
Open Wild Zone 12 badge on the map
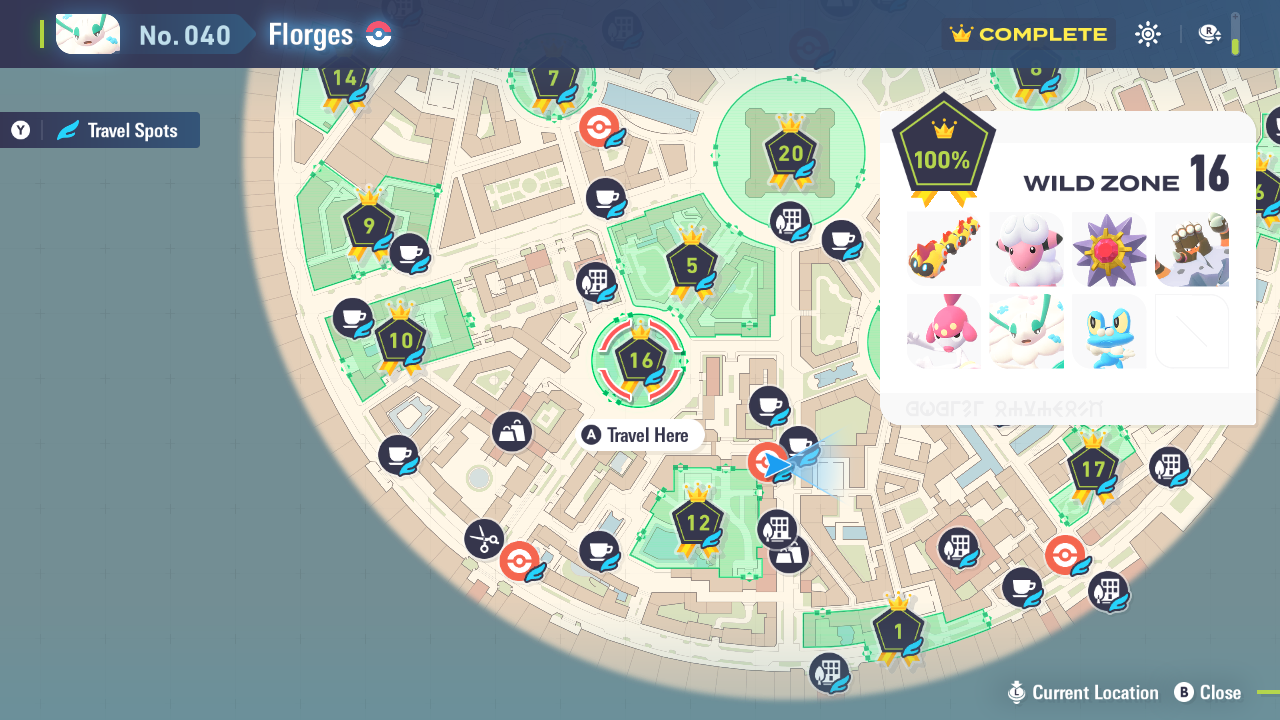click(x=697, y=522)
